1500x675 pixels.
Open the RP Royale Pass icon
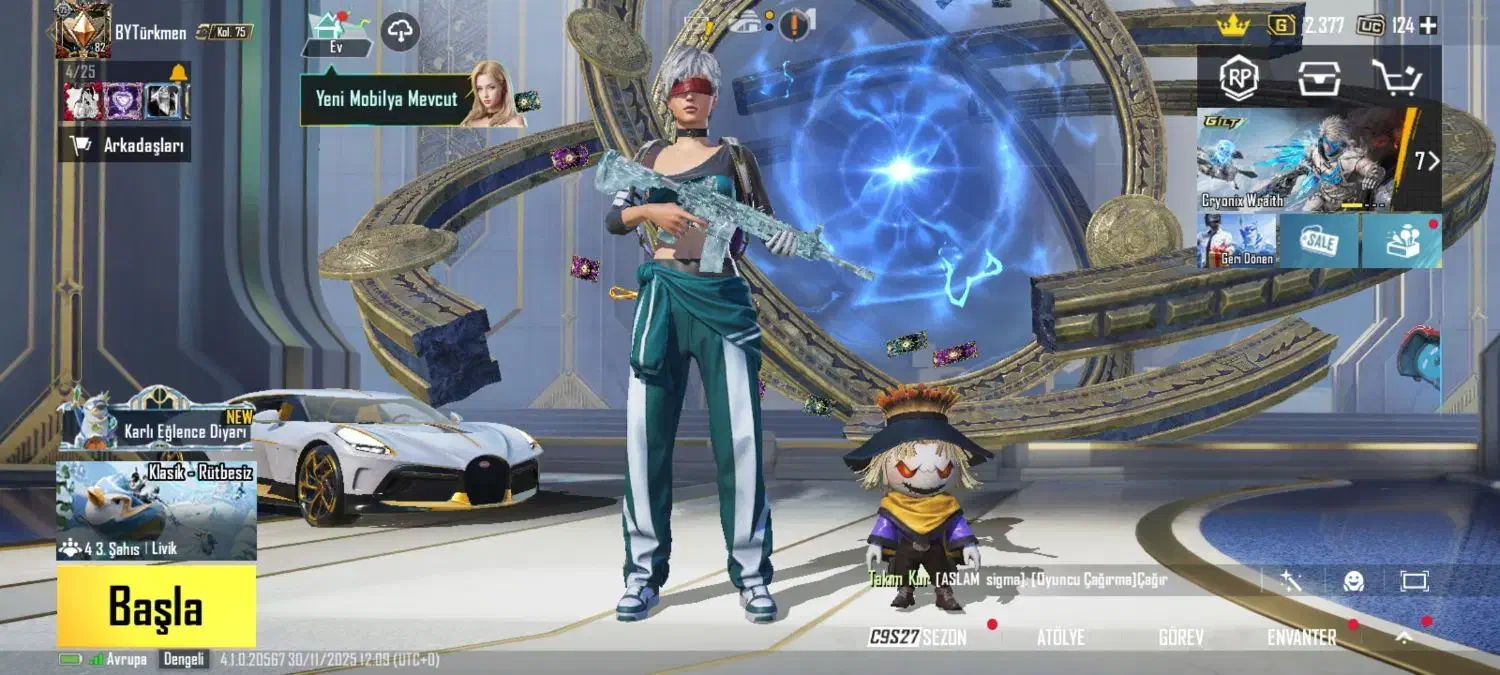click(1239, 79)
